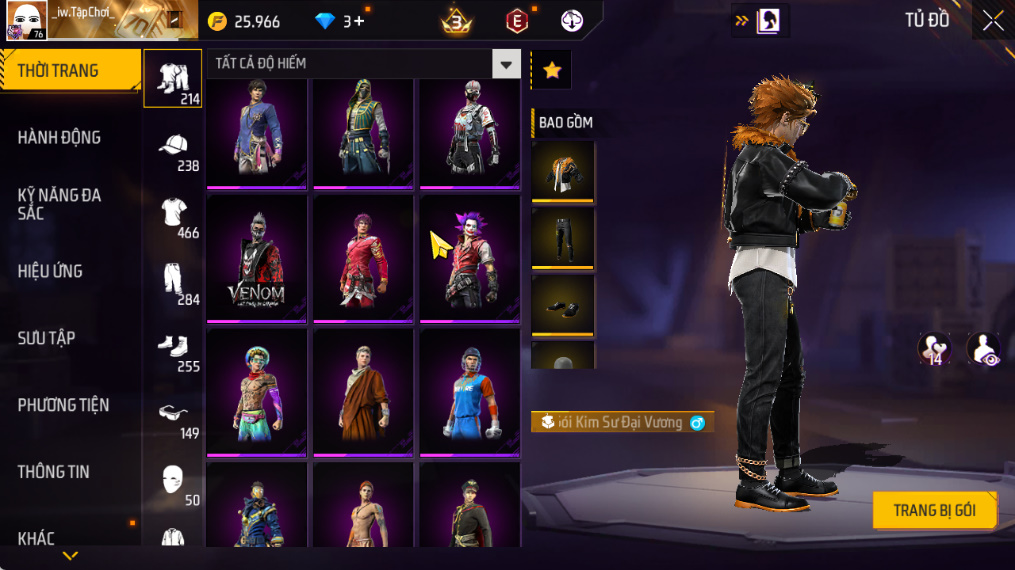Switch to the THỜI TRANG tab
Image resolution: width=1015 pixels, height=570 pixels.
pyautogui.click(x=70, y=71)
